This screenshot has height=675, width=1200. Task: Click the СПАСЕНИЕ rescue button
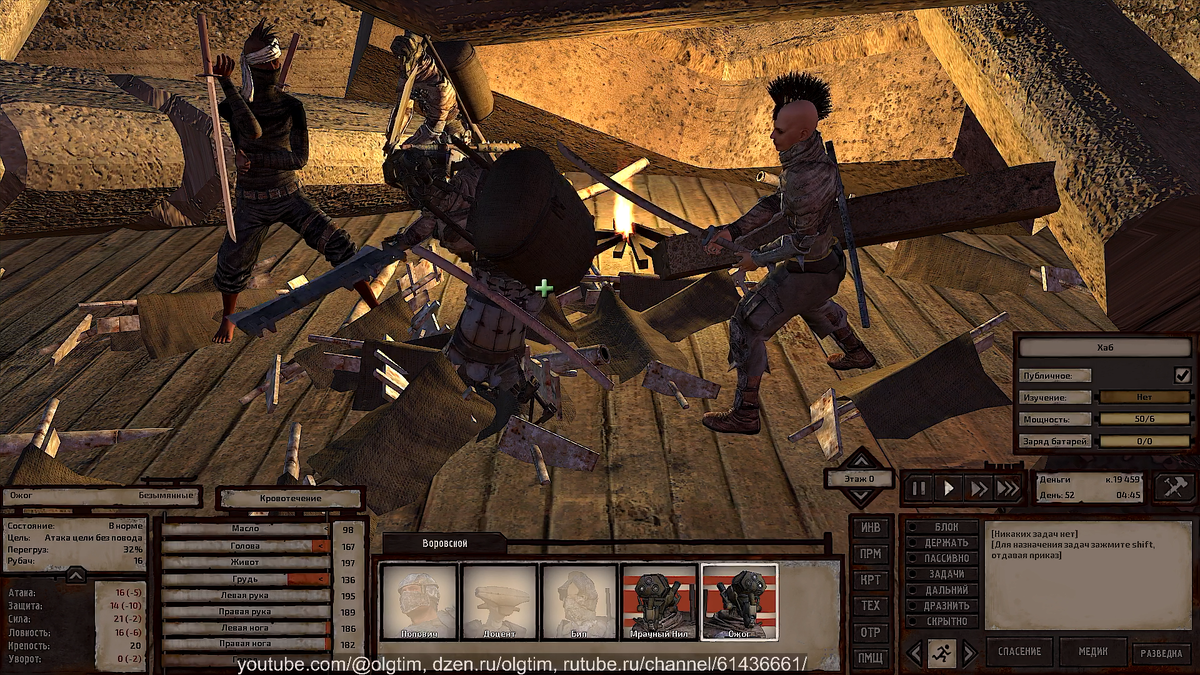[x=1019, y=652]
